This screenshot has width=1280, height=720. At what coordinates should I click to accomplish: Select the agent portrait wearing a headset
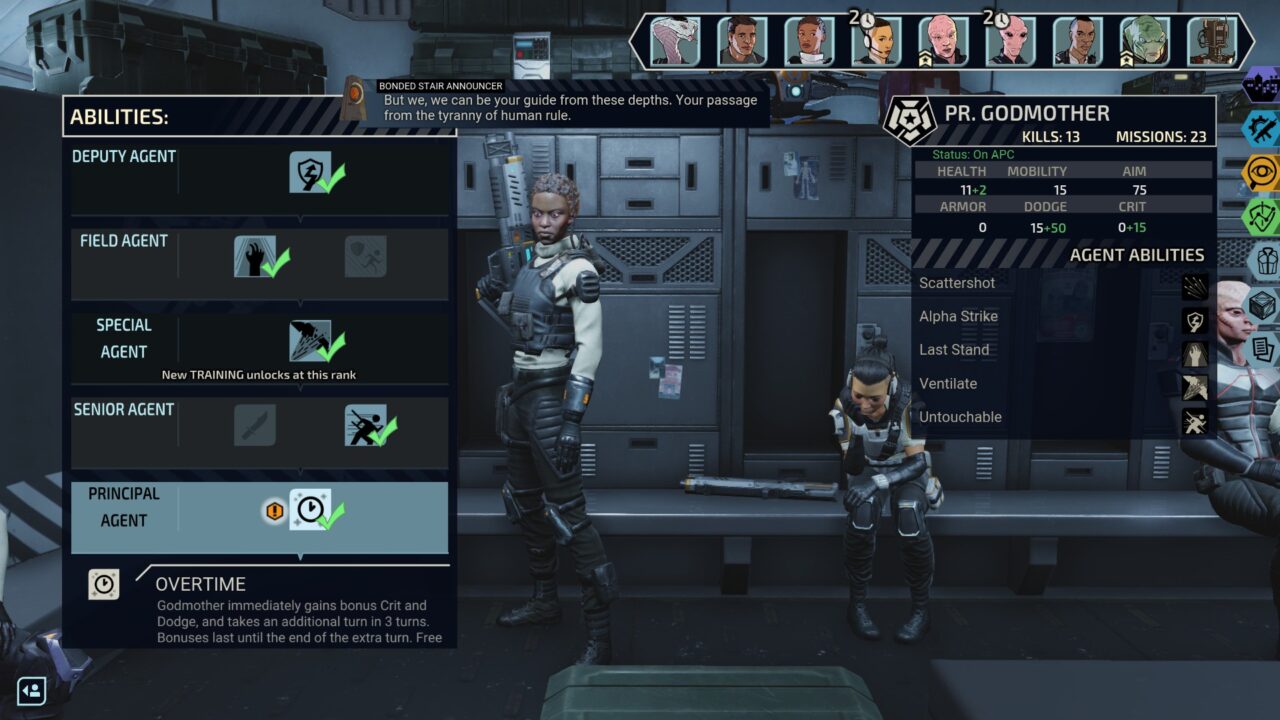(876, 41)
